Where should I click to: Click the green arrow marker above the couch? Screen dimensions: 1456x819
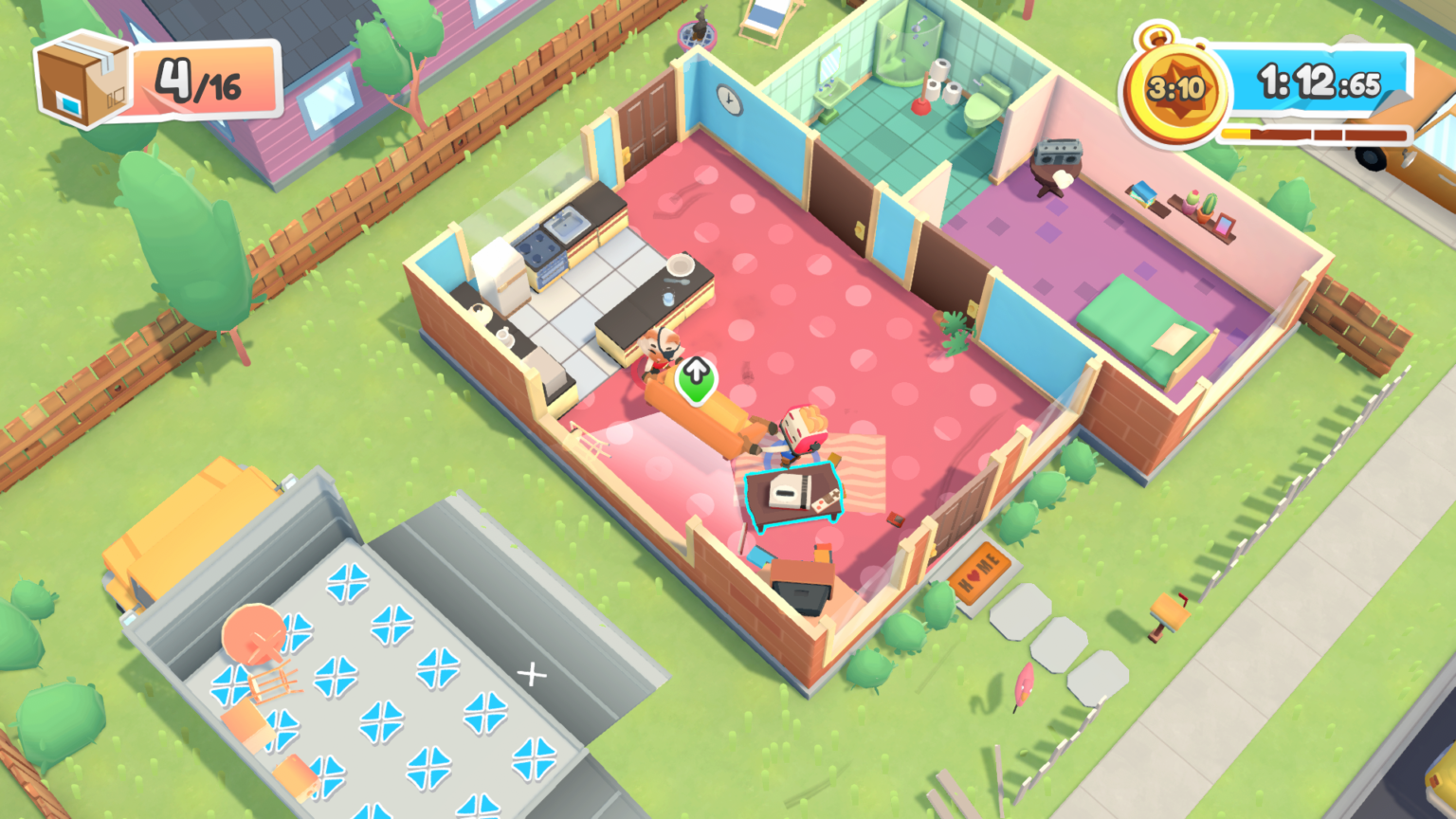point(698,377)
